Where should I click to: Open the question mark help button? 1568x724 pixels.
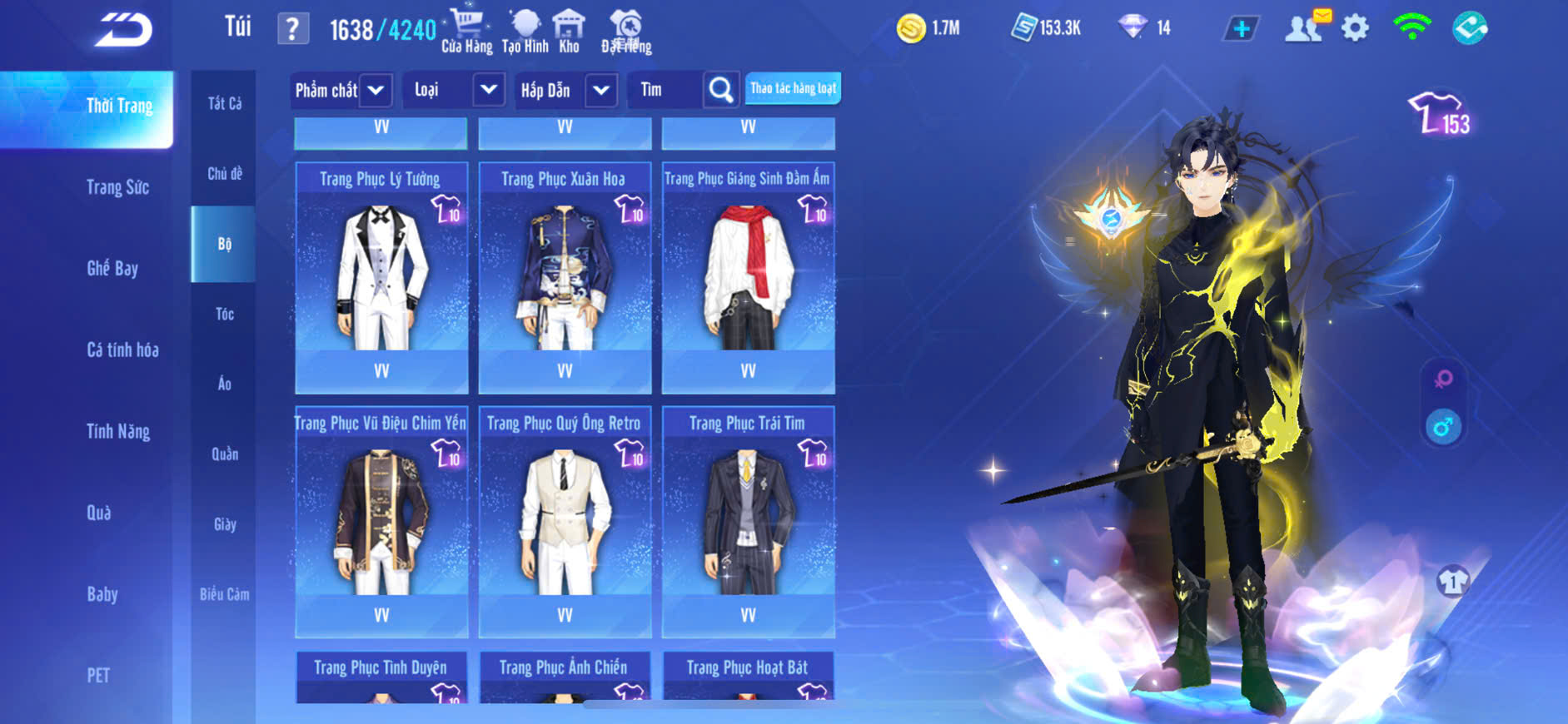292,29
